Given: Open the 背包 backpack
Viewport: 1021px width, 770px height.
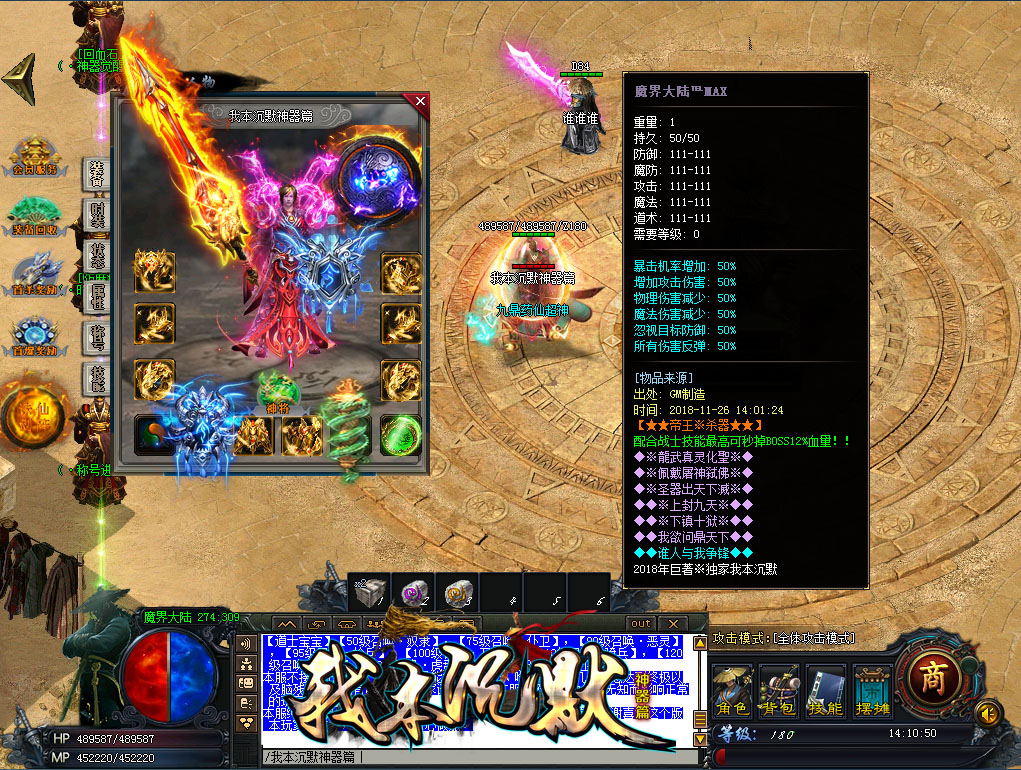Looking at the screenshot, I should (x=779, y=688).
